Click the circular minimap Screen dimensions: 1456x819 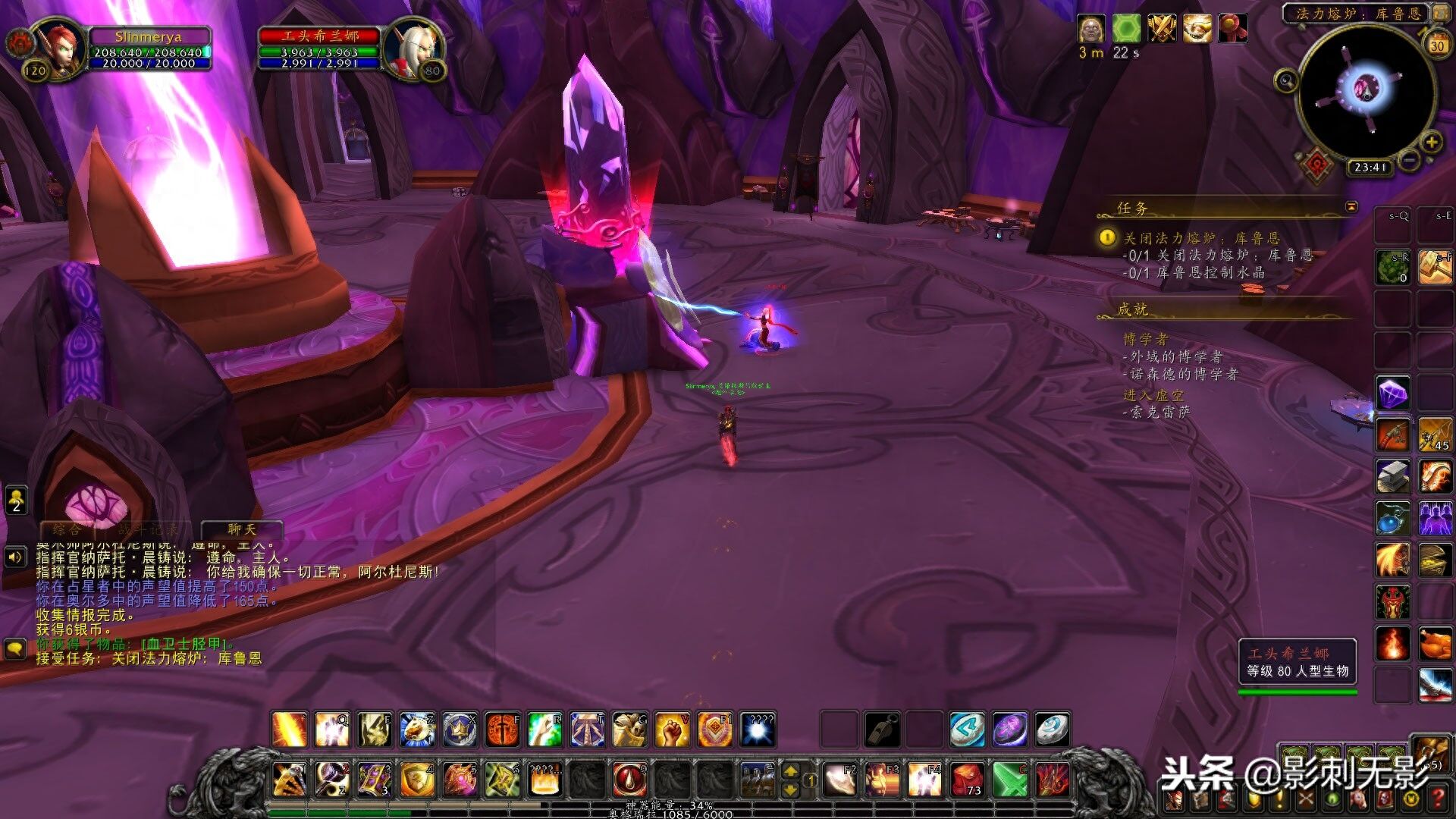point(1367,91)
